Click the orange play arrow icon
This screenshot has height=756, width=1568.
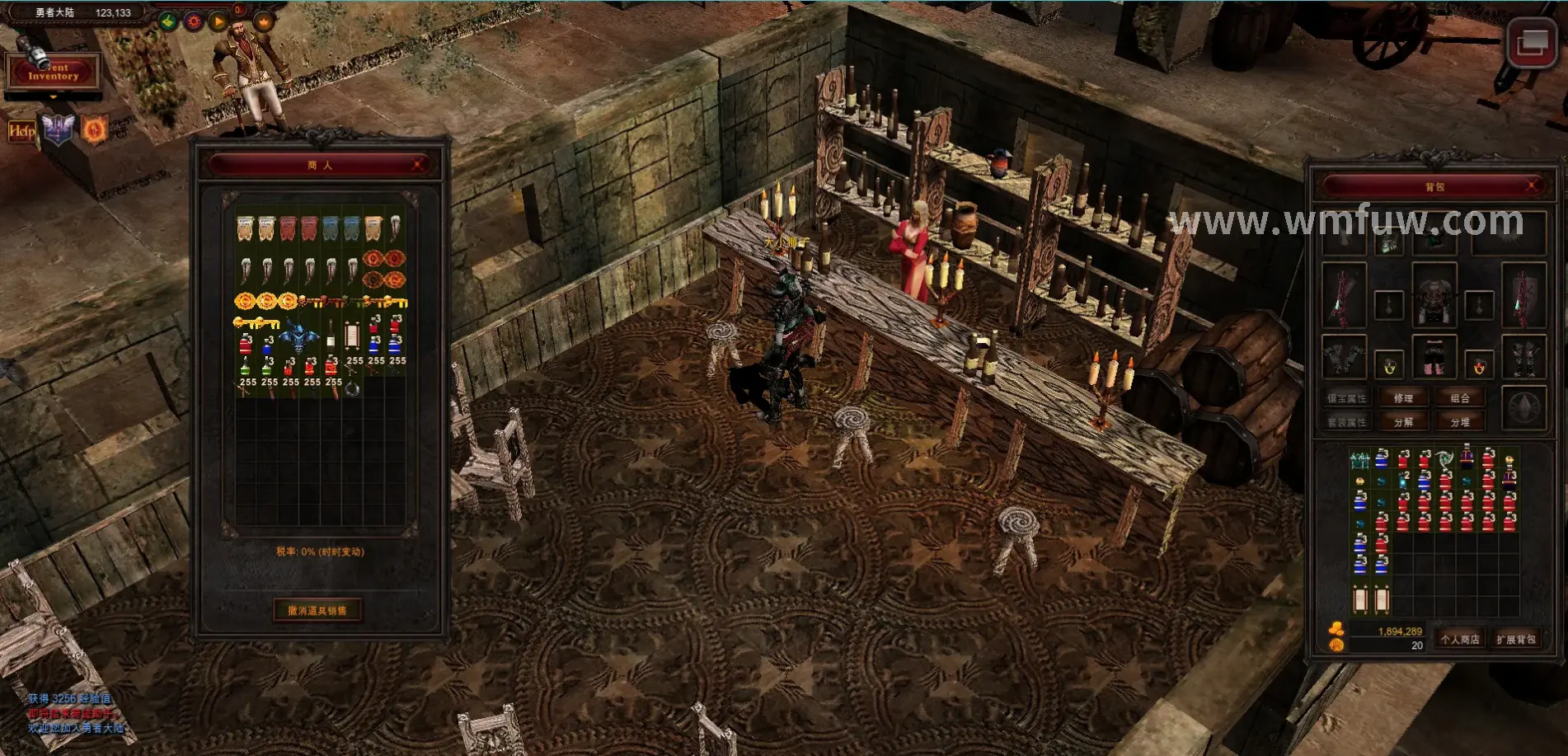click(x=218, y=21)
